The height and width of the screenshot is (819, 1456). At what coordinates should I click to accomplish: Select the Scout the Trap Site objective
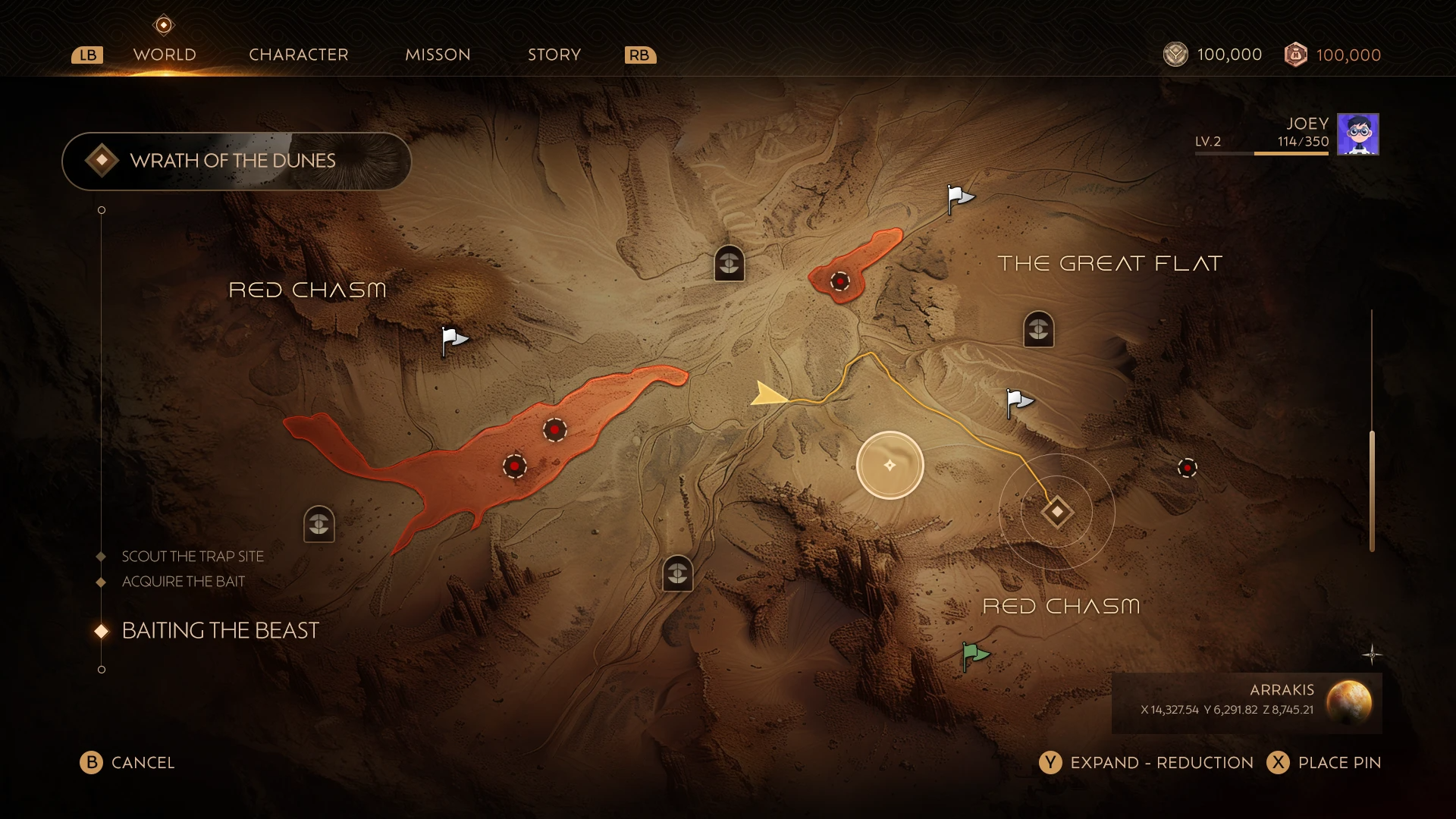click(193, 557)
